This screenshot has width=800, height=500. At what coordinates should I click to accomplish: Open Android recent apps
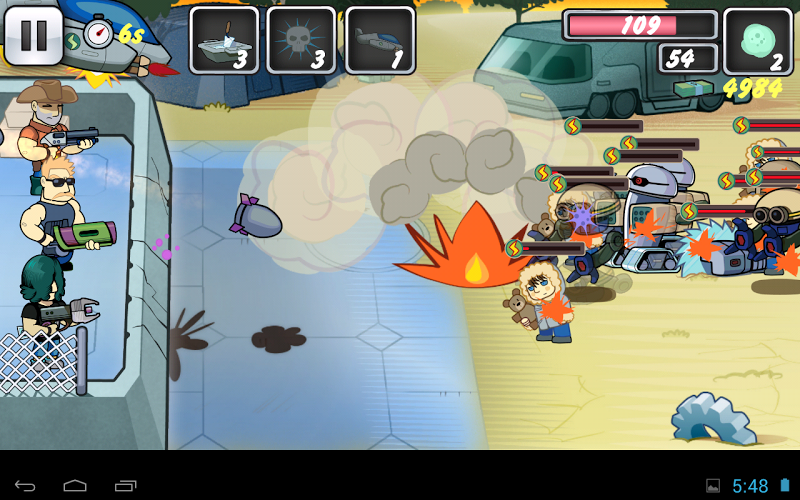click(126, 486)
